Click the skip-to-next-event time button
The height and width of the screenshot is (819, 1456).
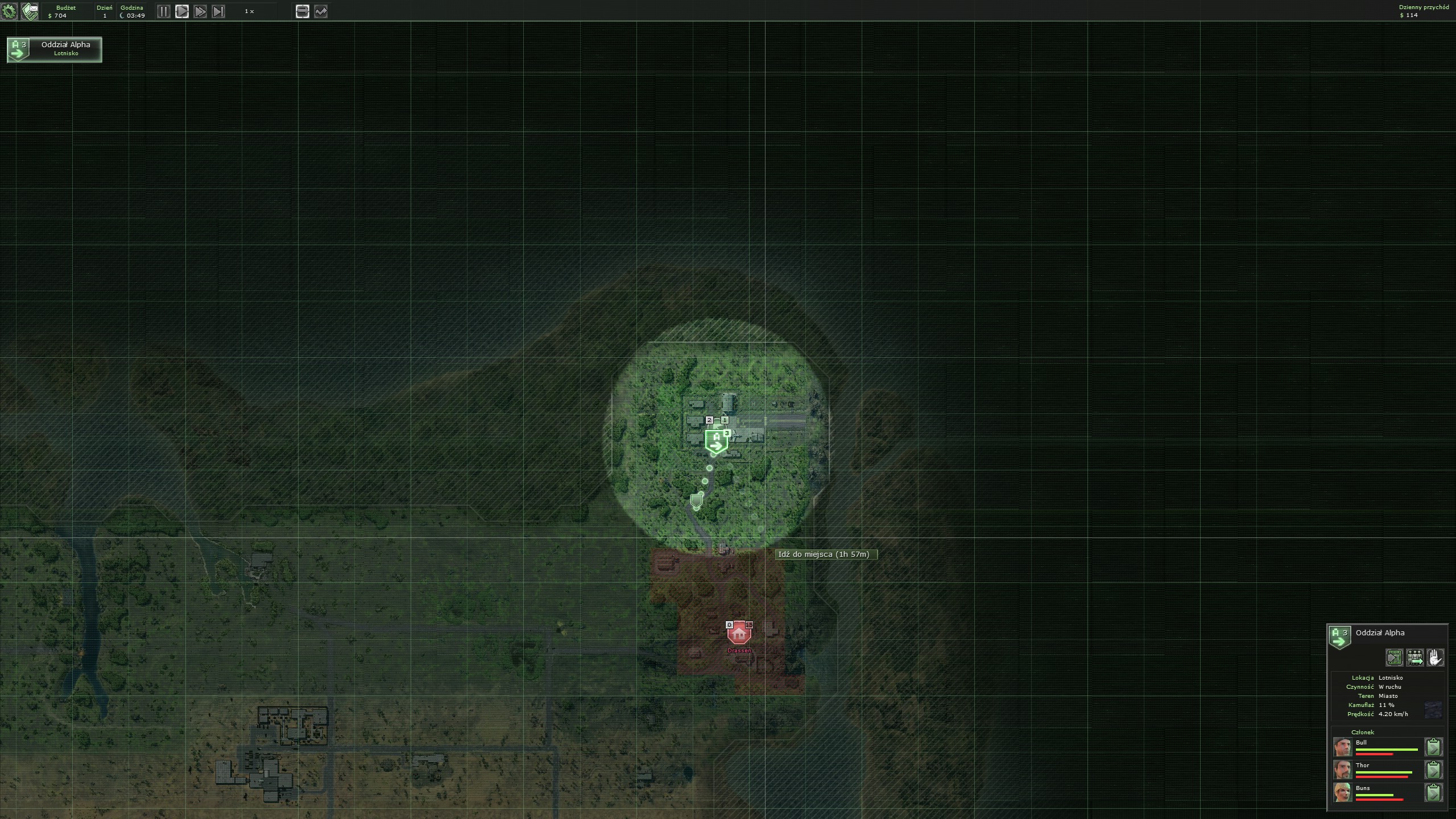point(218,11)
